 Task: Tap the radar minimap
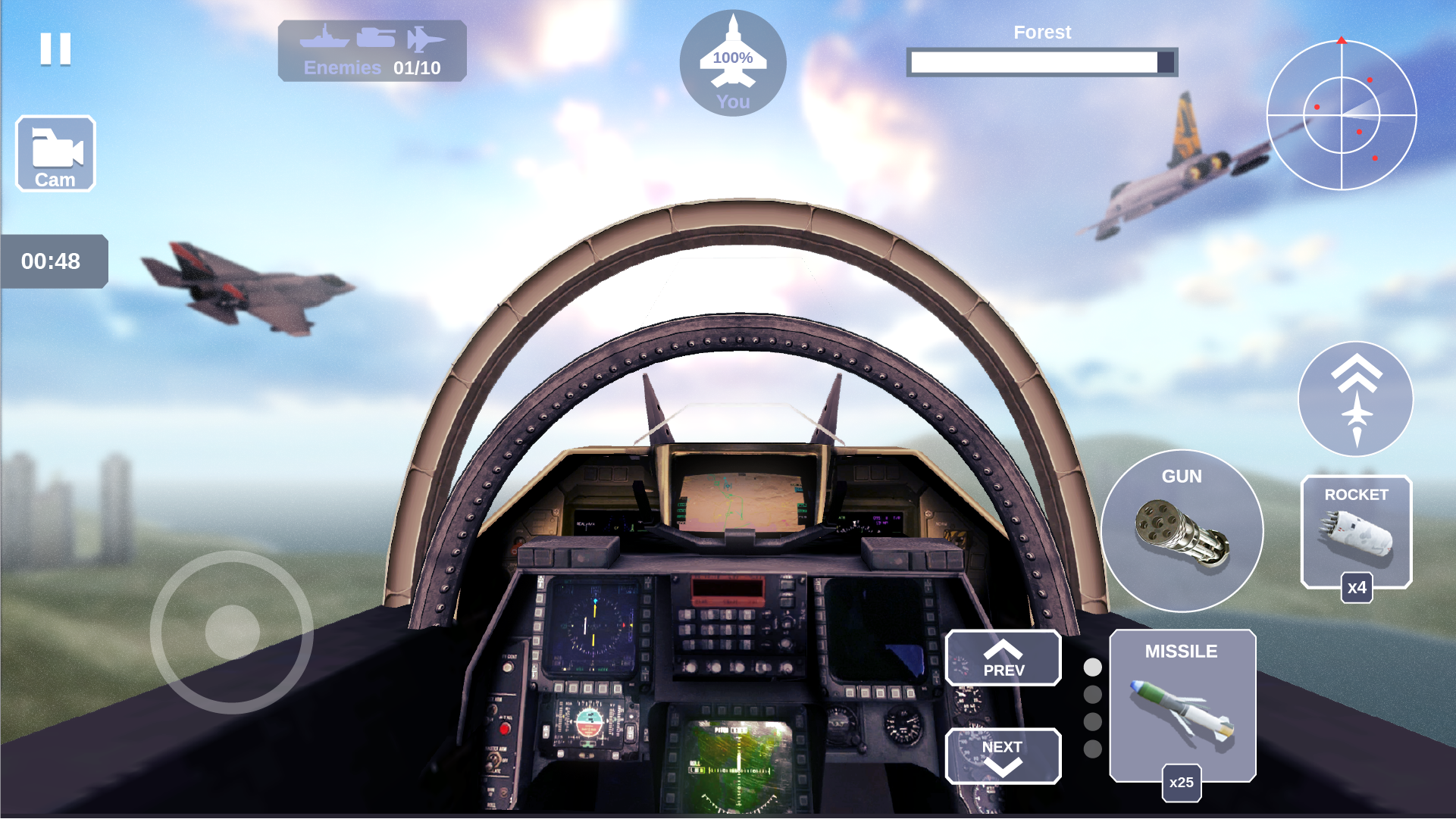click(1342, 114)
